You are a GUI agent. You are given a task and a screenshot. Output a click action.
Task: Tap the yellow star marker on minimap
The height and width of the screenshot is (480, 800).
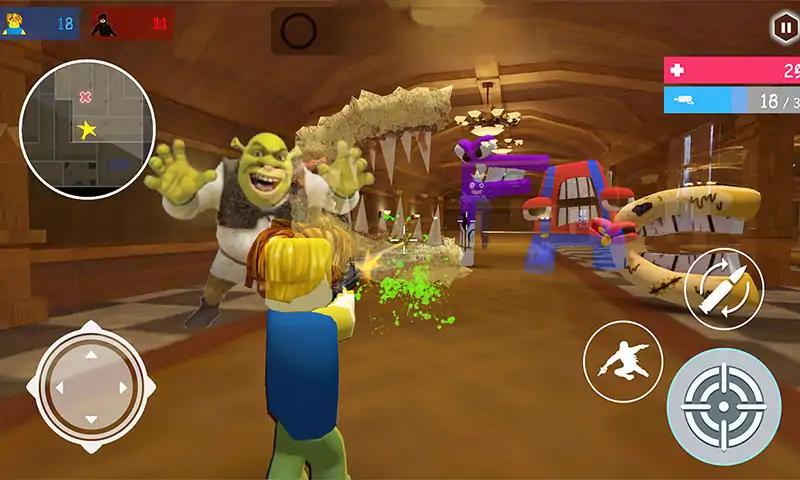tap(87, 130)
